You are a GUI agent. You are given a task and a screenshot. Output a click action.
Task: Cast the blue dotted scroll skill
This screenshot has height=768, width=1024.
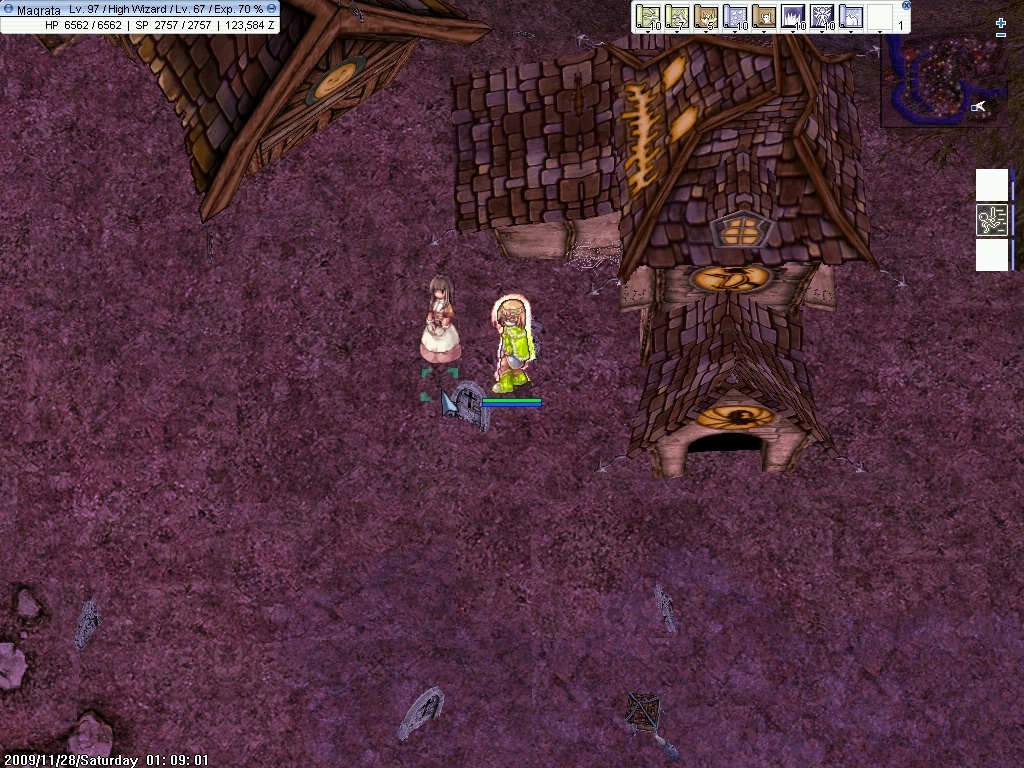[735, 17]
